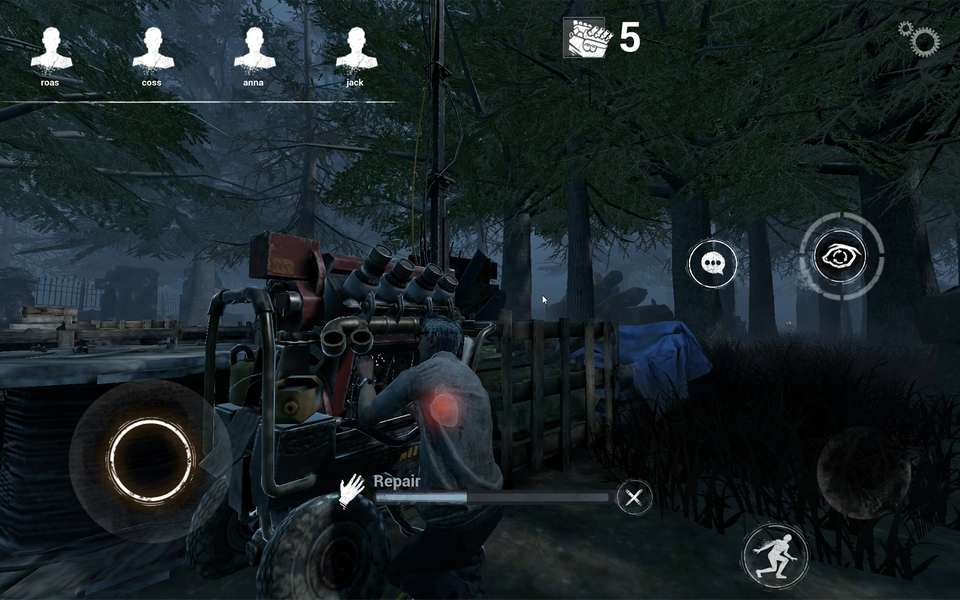Image resolution: width=960 pixels, height=600 pixels.
Task: Open the settings gear icon
Action: (x=921, y=40)
